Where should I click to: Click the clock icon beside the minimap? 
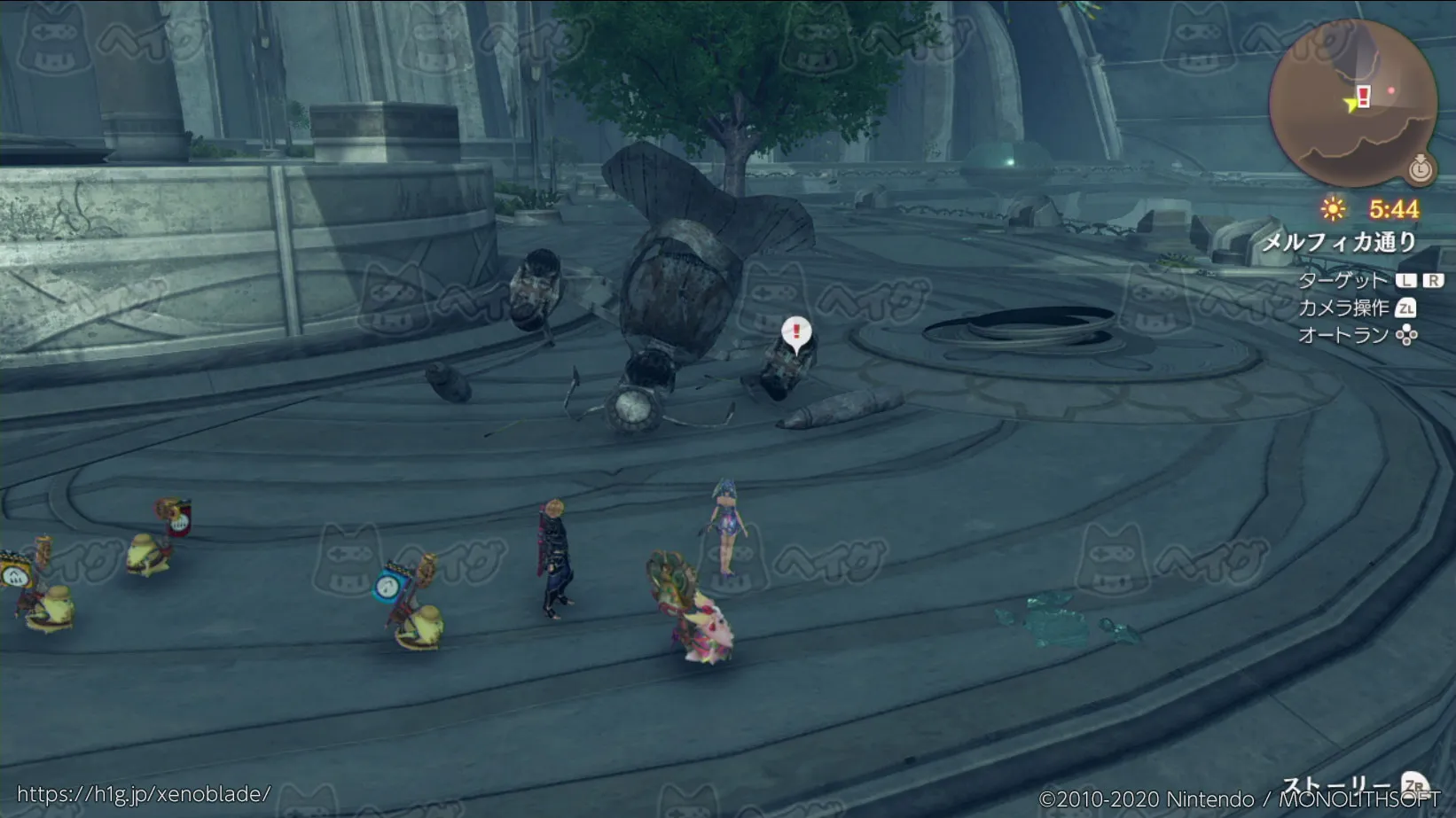[x=1421, y=167]
